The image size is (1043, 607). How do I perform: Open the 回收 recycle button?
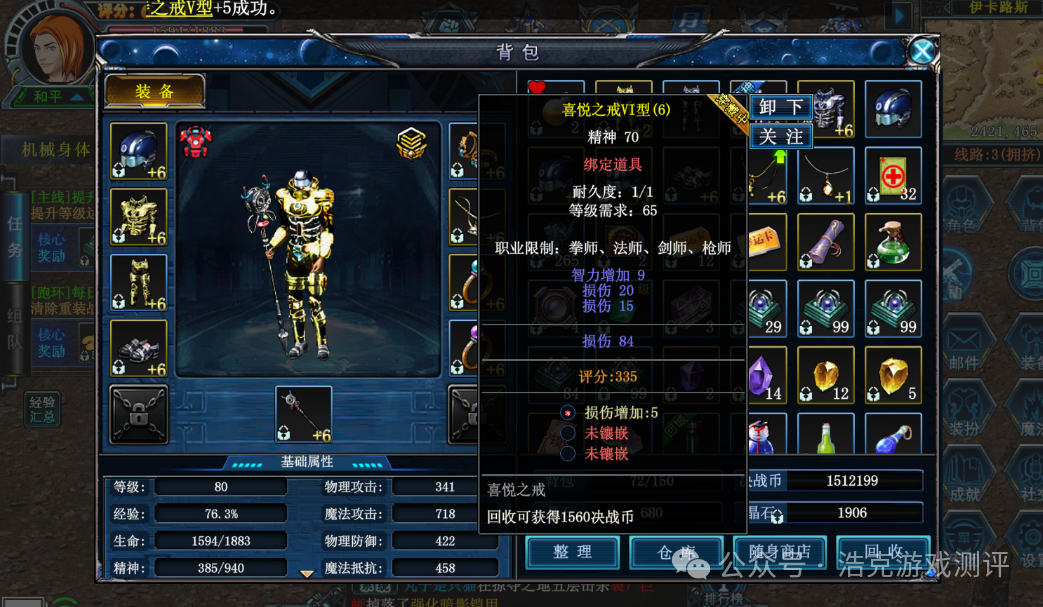pyautogui.click(x=883, y=552)
